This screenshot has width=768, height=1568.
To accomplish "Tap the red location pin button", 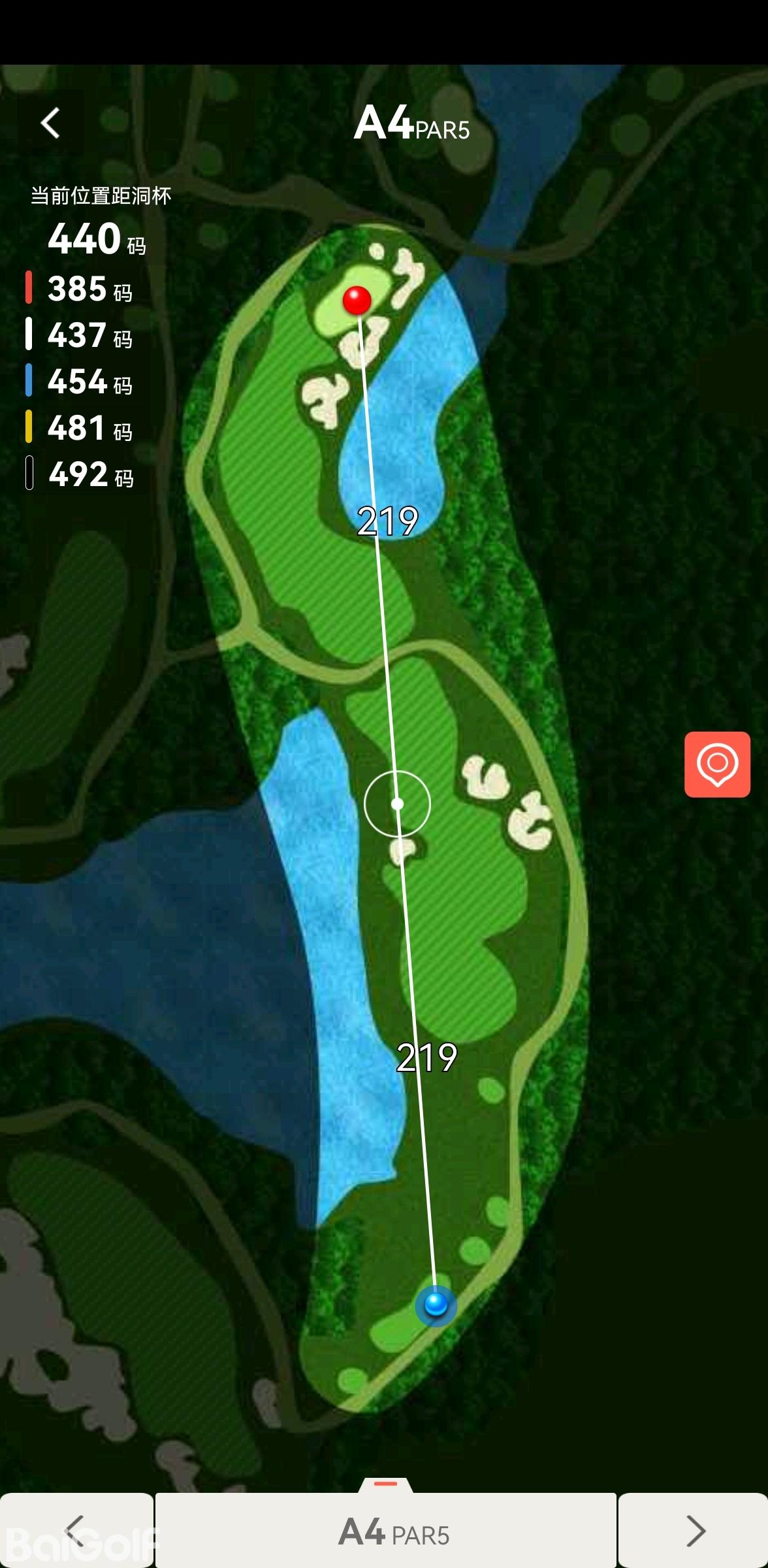I will tap(717, 764).
